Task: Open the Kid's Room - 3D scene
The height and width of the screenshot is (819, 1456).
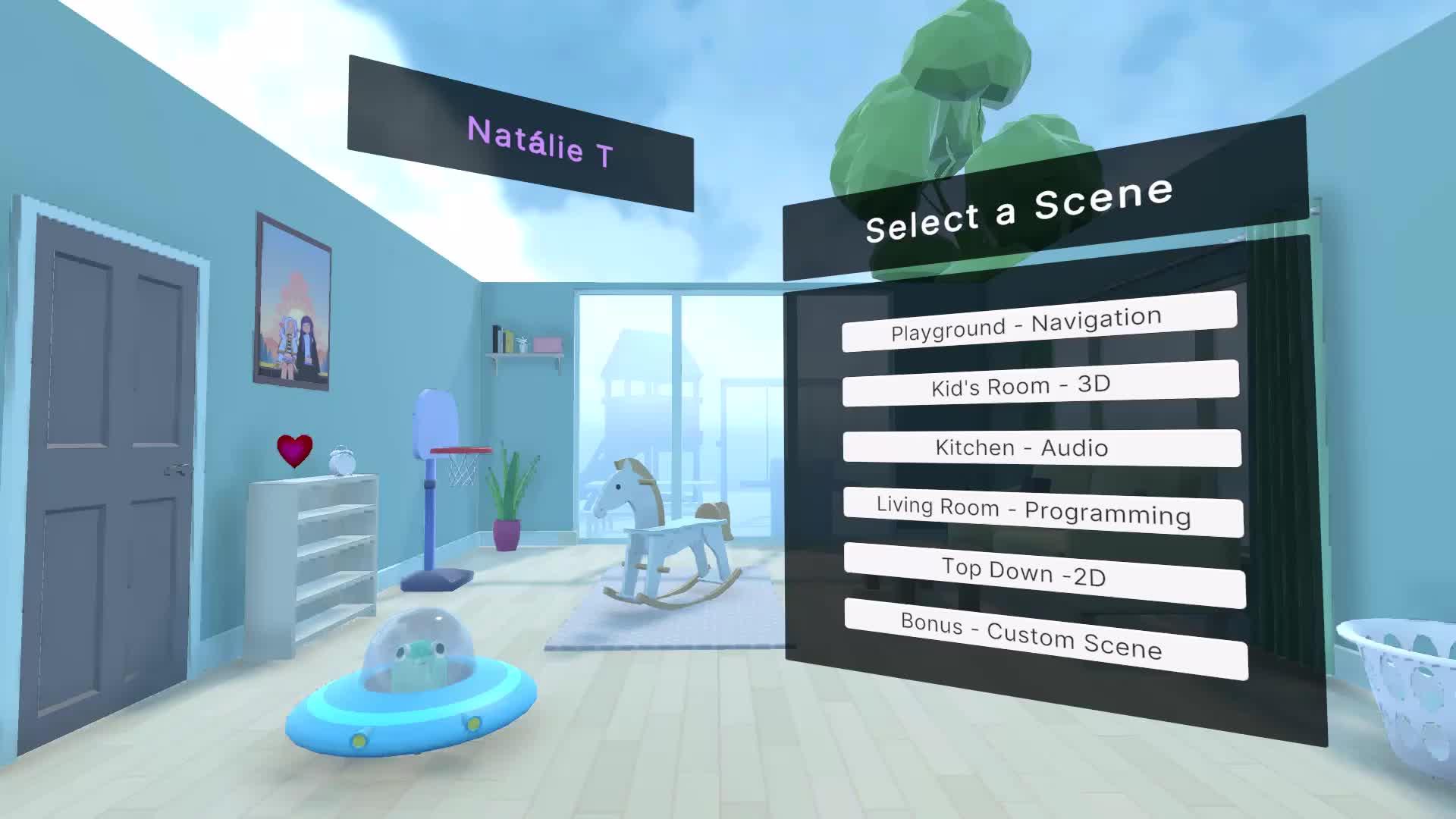Action: pyautogui.click(x=1040, y=384)
